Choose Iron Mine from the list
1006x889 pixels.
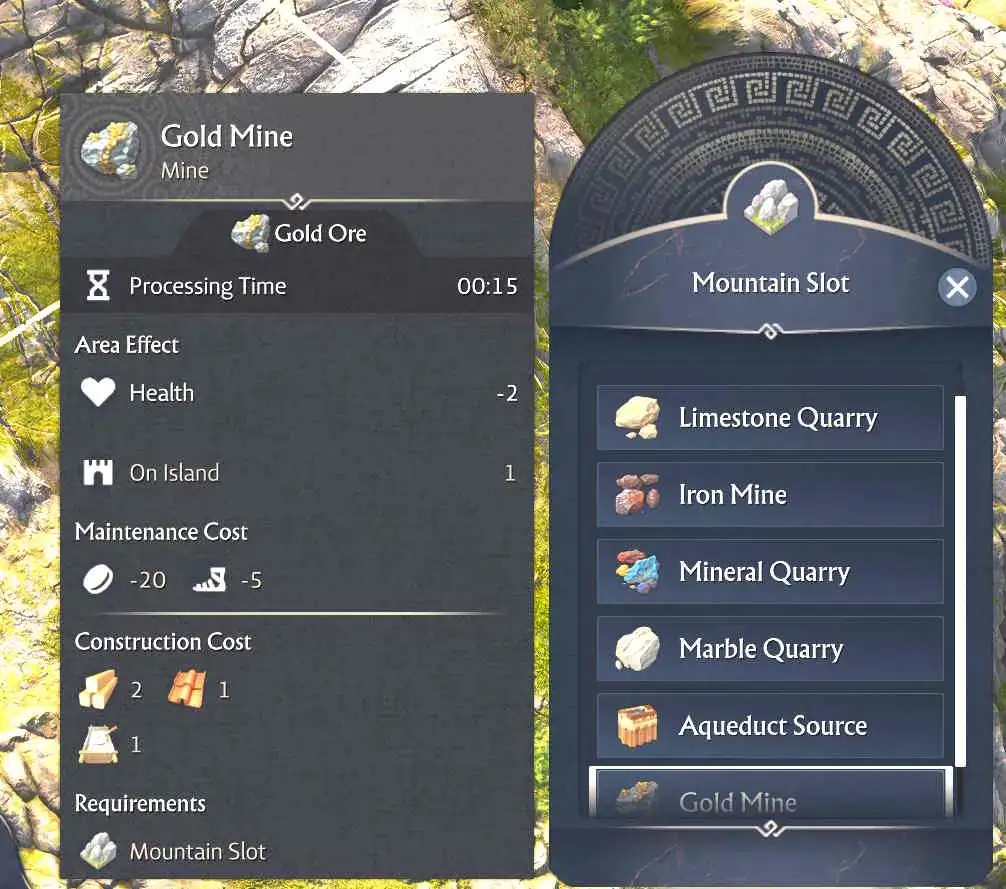pyautogui.click(x=769, y=495)
